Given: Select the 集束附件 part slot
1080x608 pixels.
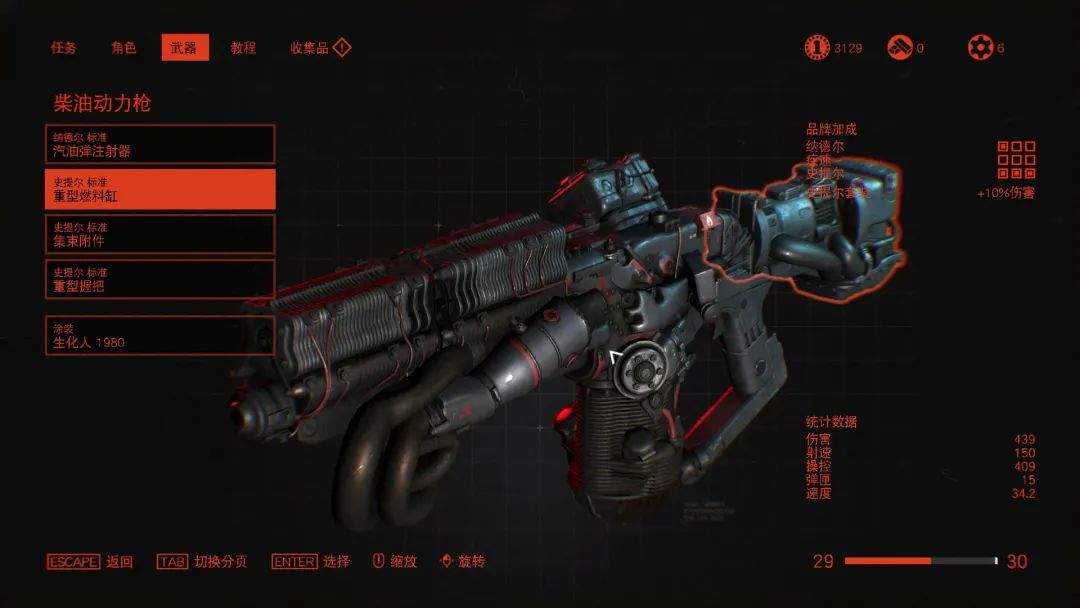Looking at the screenshot, I should 160,234.
